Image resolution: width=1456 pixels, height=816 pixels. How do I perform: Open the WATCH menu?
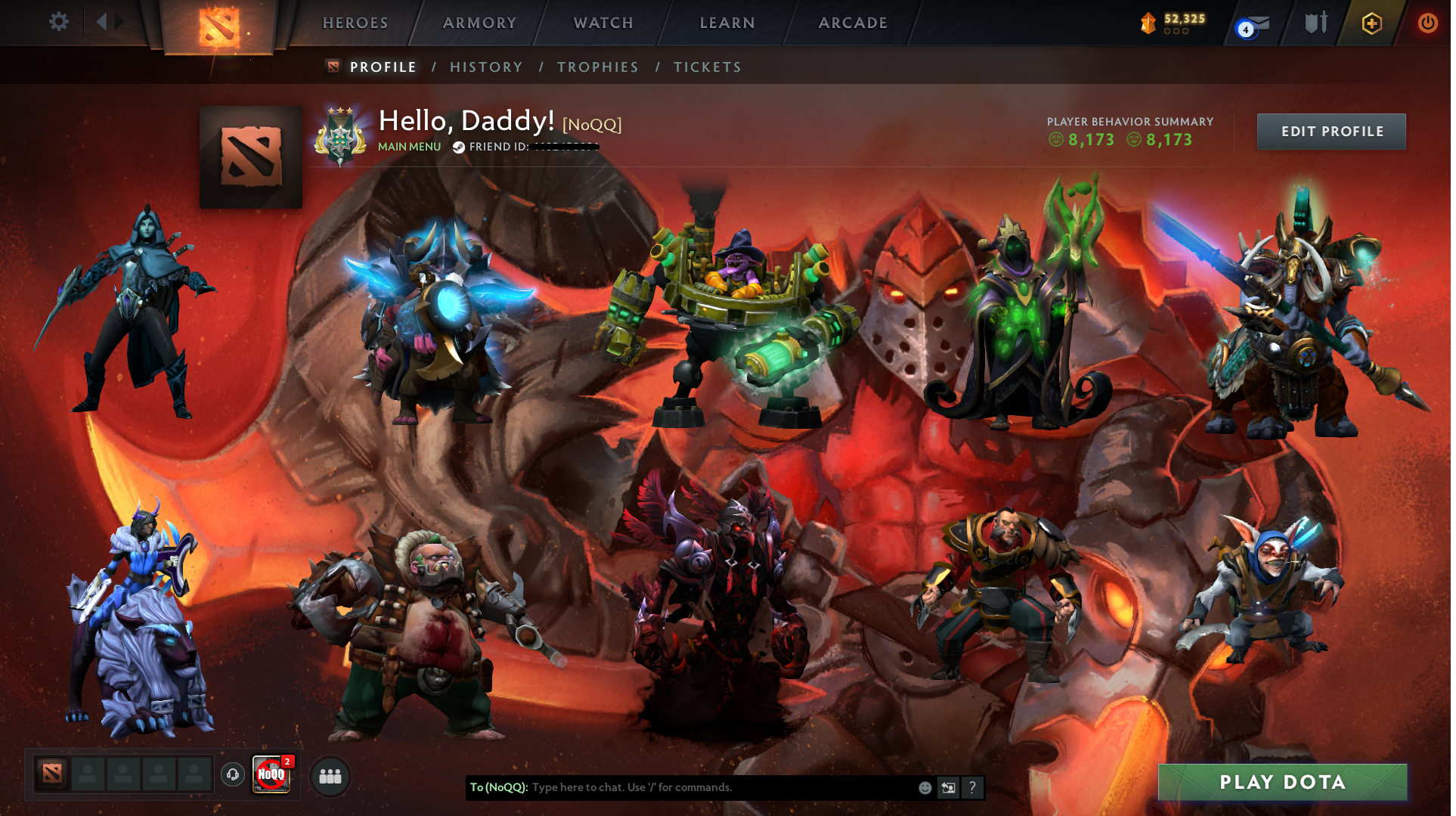(603, 23)
